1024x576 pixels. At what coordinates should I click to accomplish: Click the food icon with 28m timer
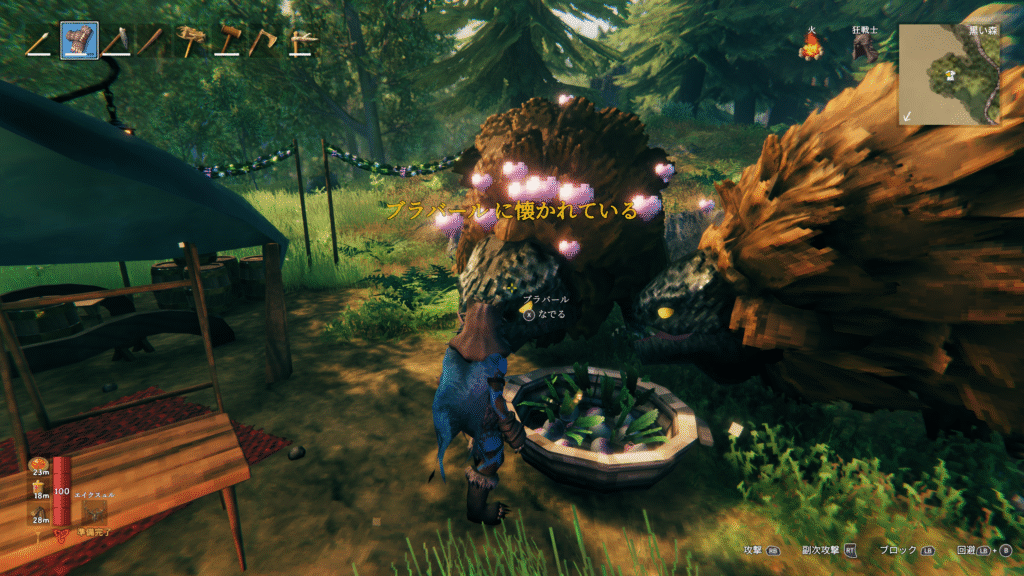39,511
